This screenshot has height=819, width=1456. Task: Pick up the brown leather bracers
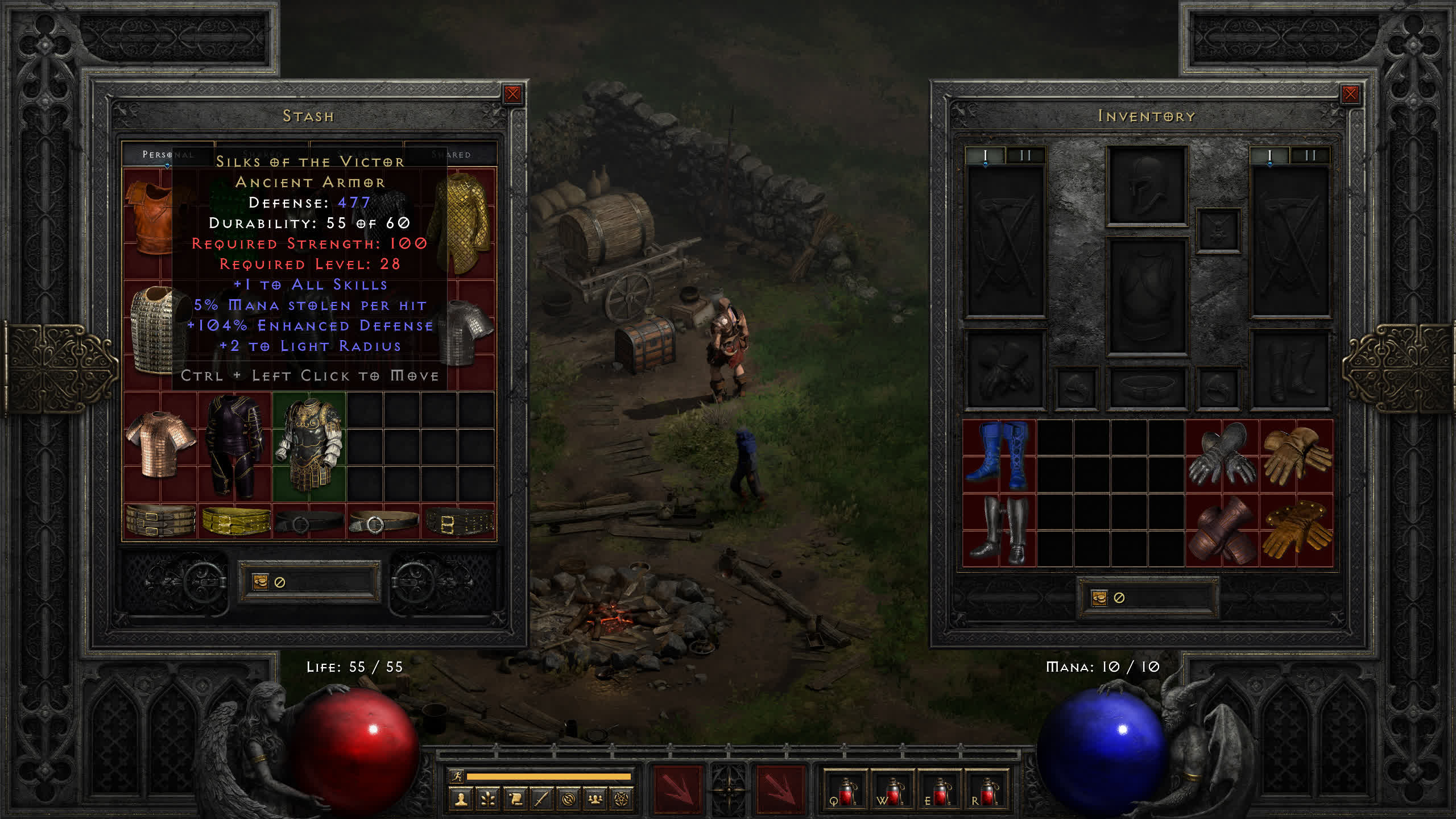pos(1222,530)
